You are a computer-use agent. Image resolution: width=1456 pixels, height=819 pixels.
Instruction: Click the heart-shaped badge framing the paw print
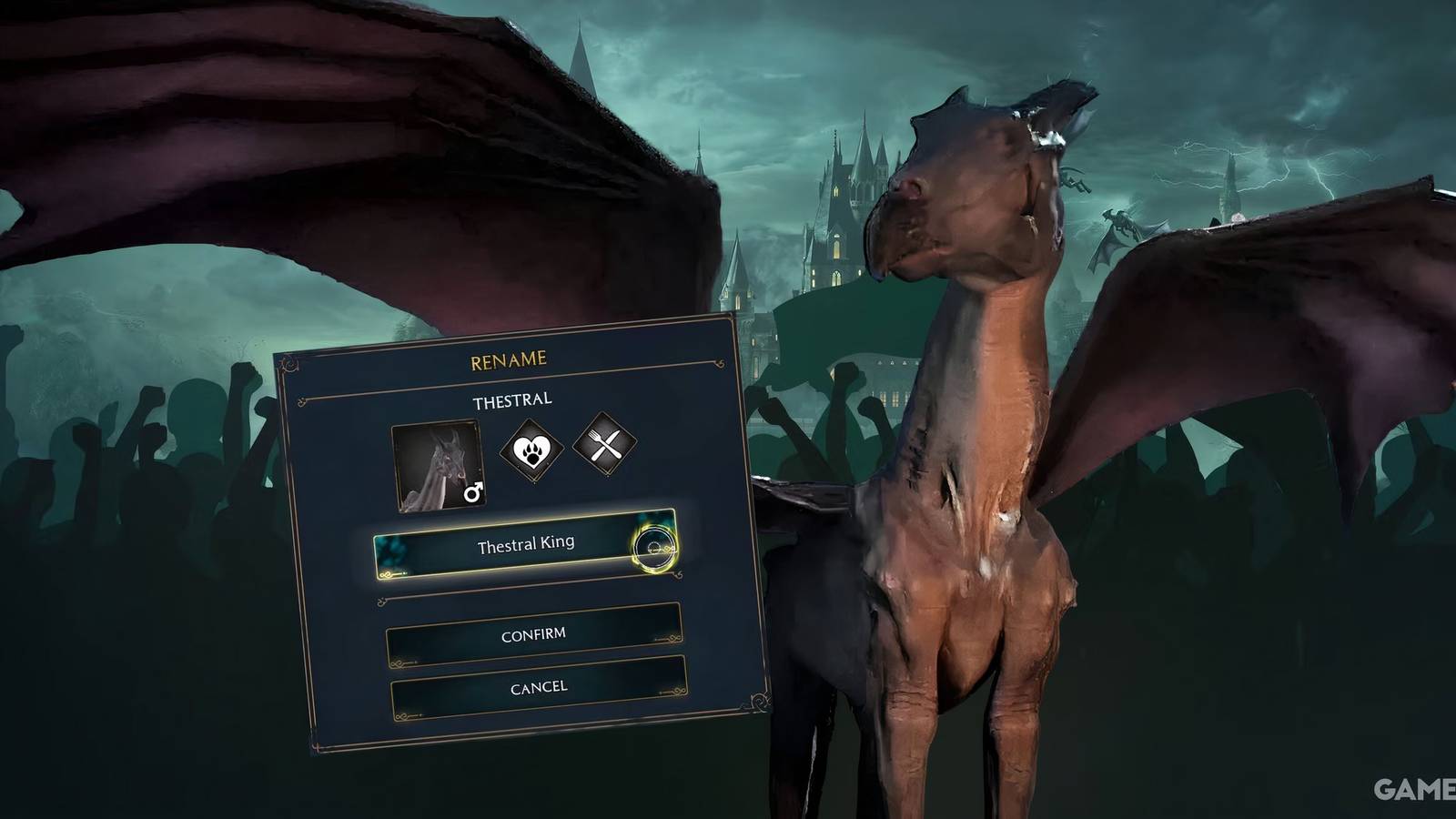tap(533, 452)
